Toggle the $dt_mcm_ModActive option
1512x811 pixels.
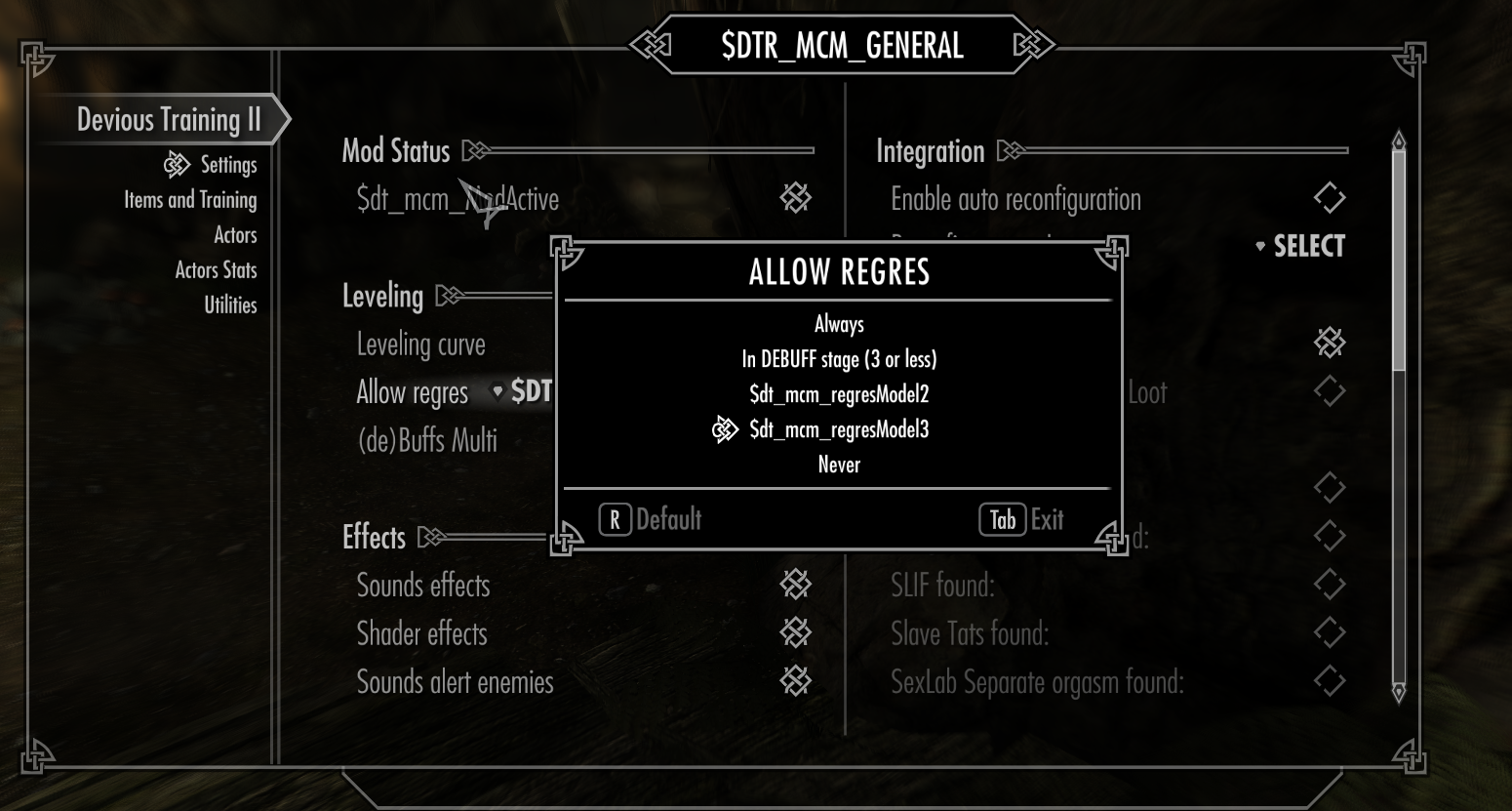click(x=795, y=199)
